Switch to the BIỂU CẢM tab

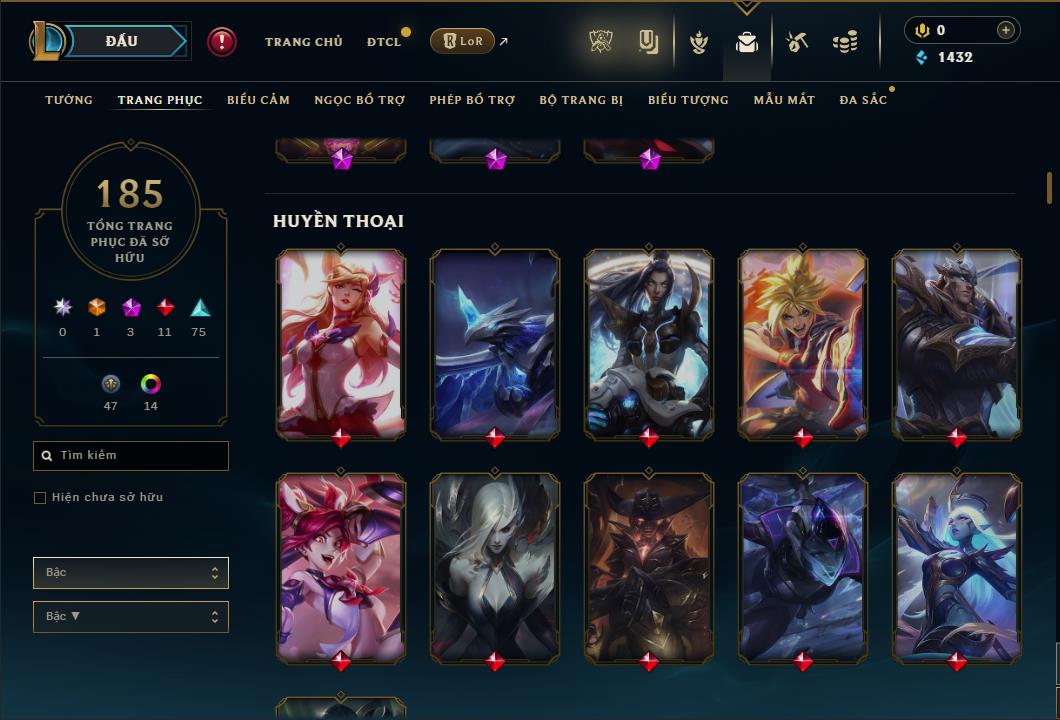(258, 100)
